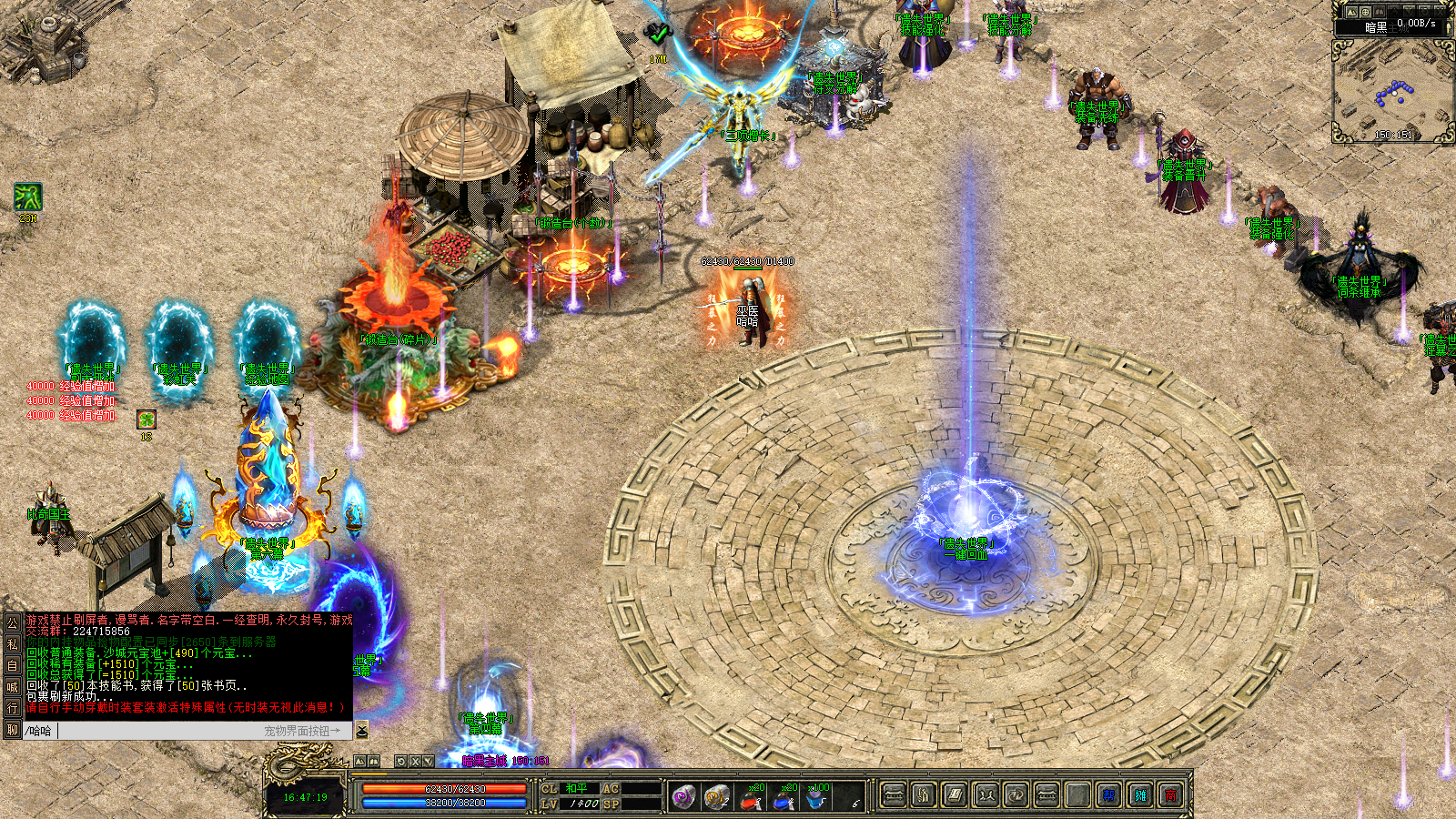The width and height of the screenshot is (1456, 819).
Task: Use the purple spiral scroll slot
Action: [683, 797]
